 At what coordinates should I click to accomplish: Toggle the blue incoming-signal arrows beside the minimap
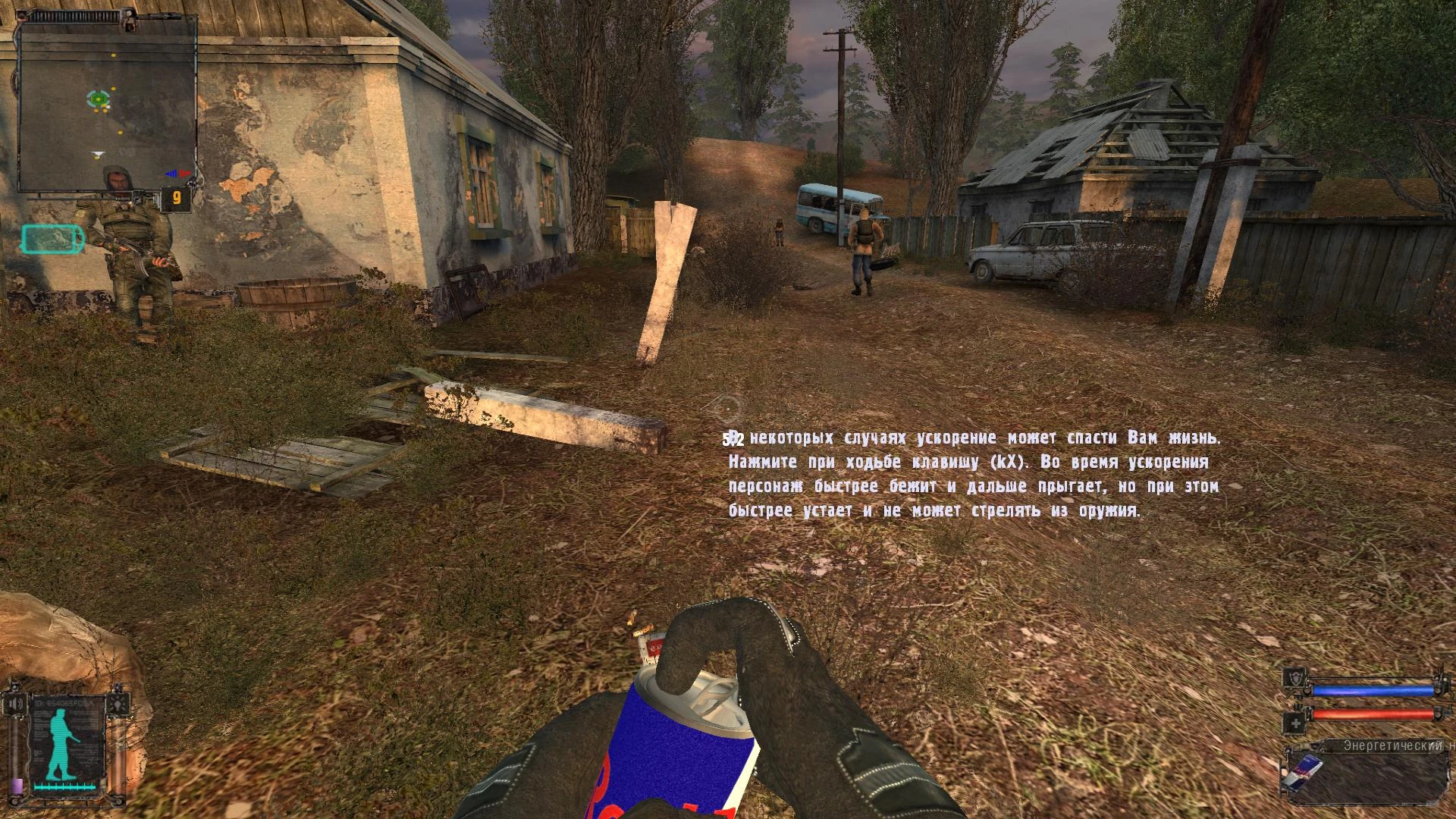click(x=171, y=173)
